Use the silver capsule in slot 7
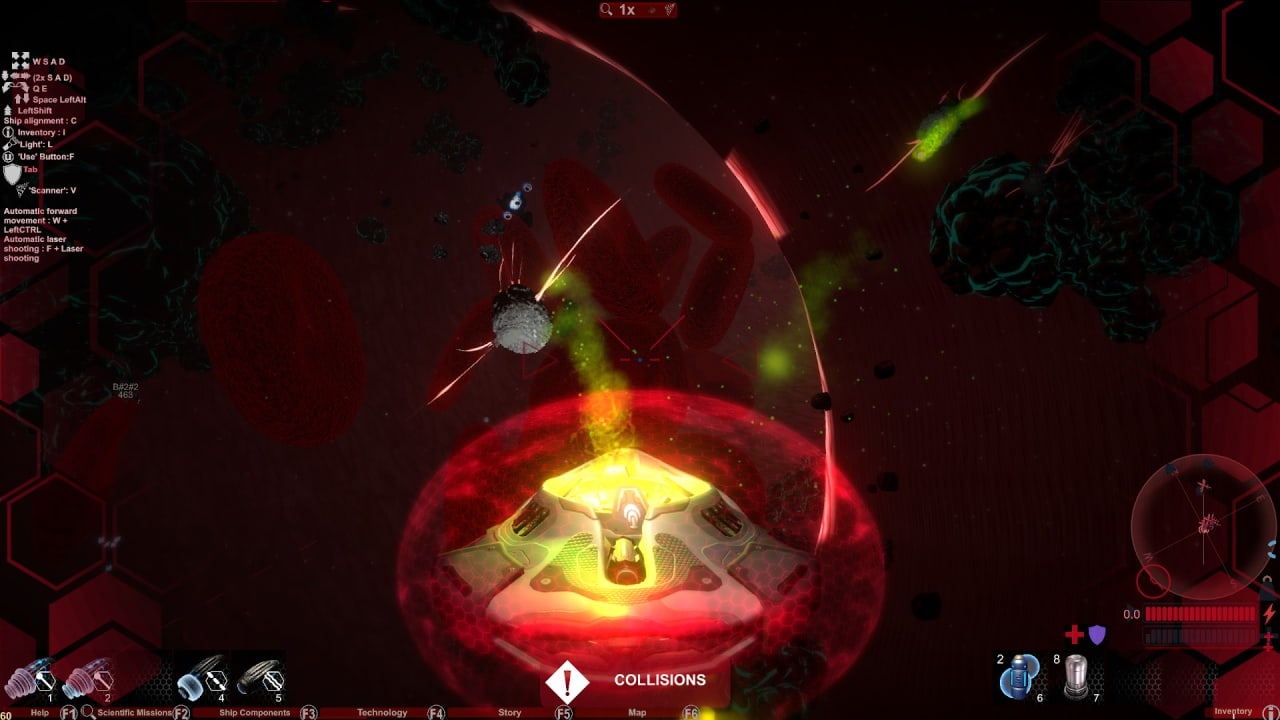Screen dimensions: 1280x720 click(1076, 676)
